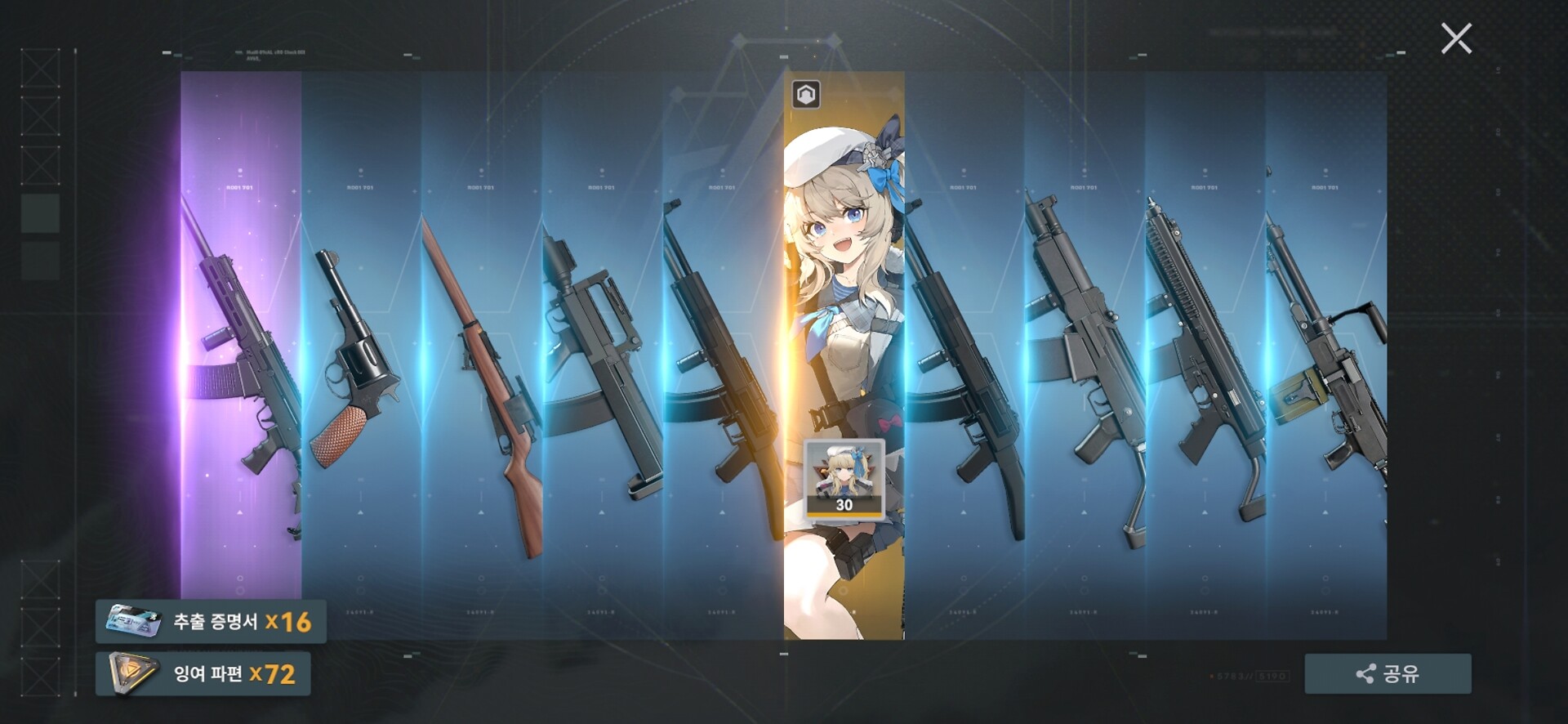Screen dimensions: 1568x724
Task: Close the gacha results screen
Action: click(x=1456, y=38)
